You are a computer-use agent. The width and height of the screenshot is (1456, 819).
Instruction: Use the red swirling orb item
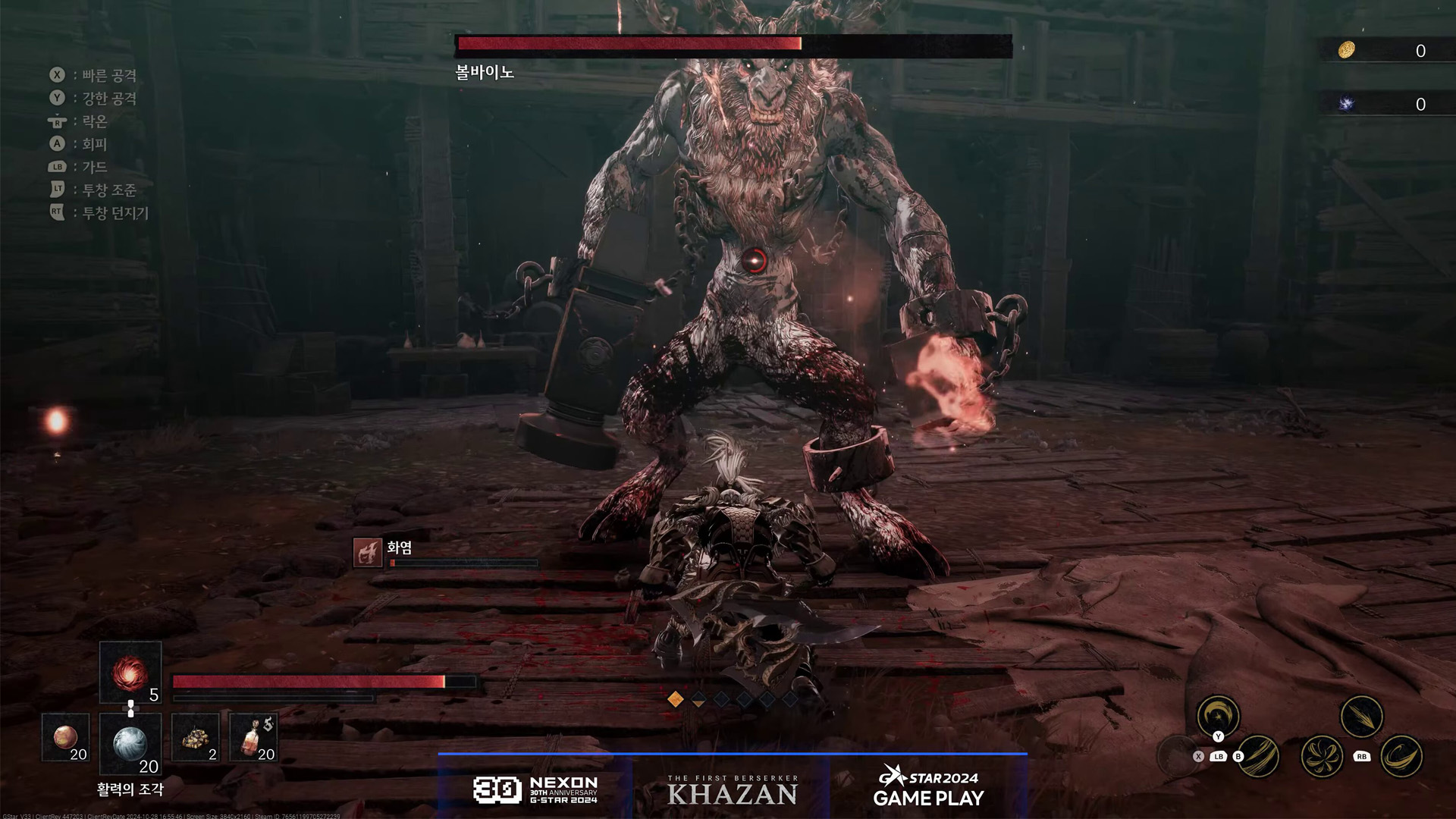(x=130, y=673)
